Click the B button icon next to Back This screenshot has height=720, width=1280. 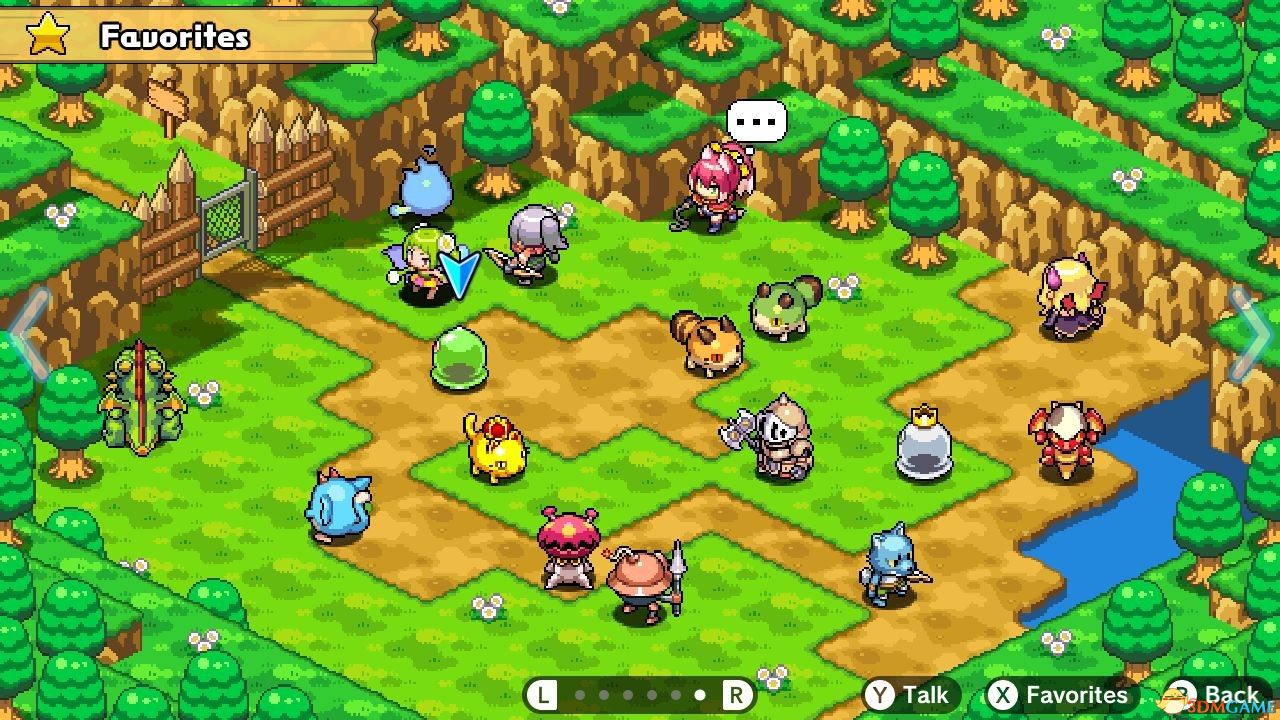[1185, 694]
